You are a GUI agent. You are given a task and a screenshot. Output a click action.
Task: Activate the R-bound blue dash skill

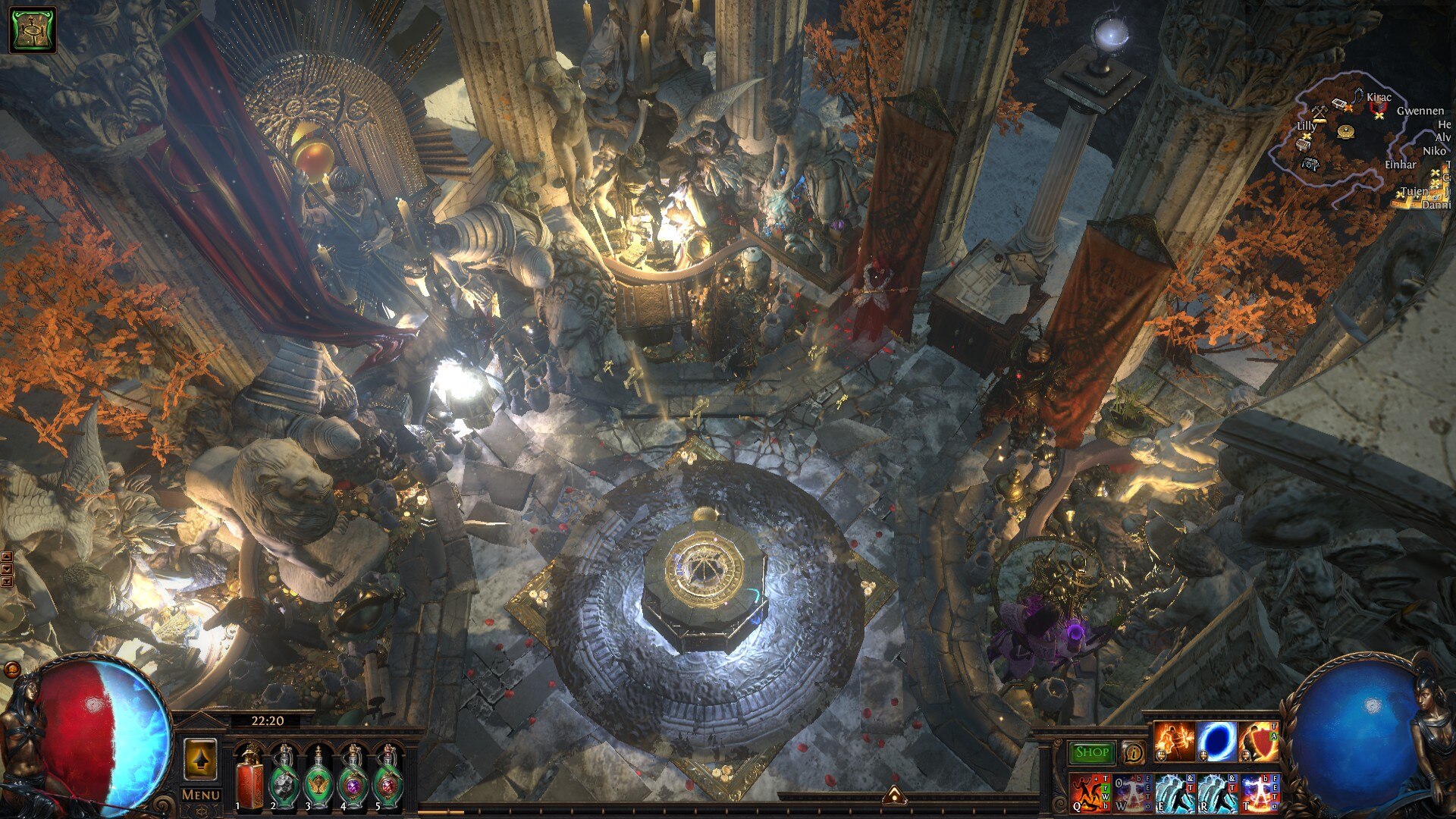(x=1216, y=792)
